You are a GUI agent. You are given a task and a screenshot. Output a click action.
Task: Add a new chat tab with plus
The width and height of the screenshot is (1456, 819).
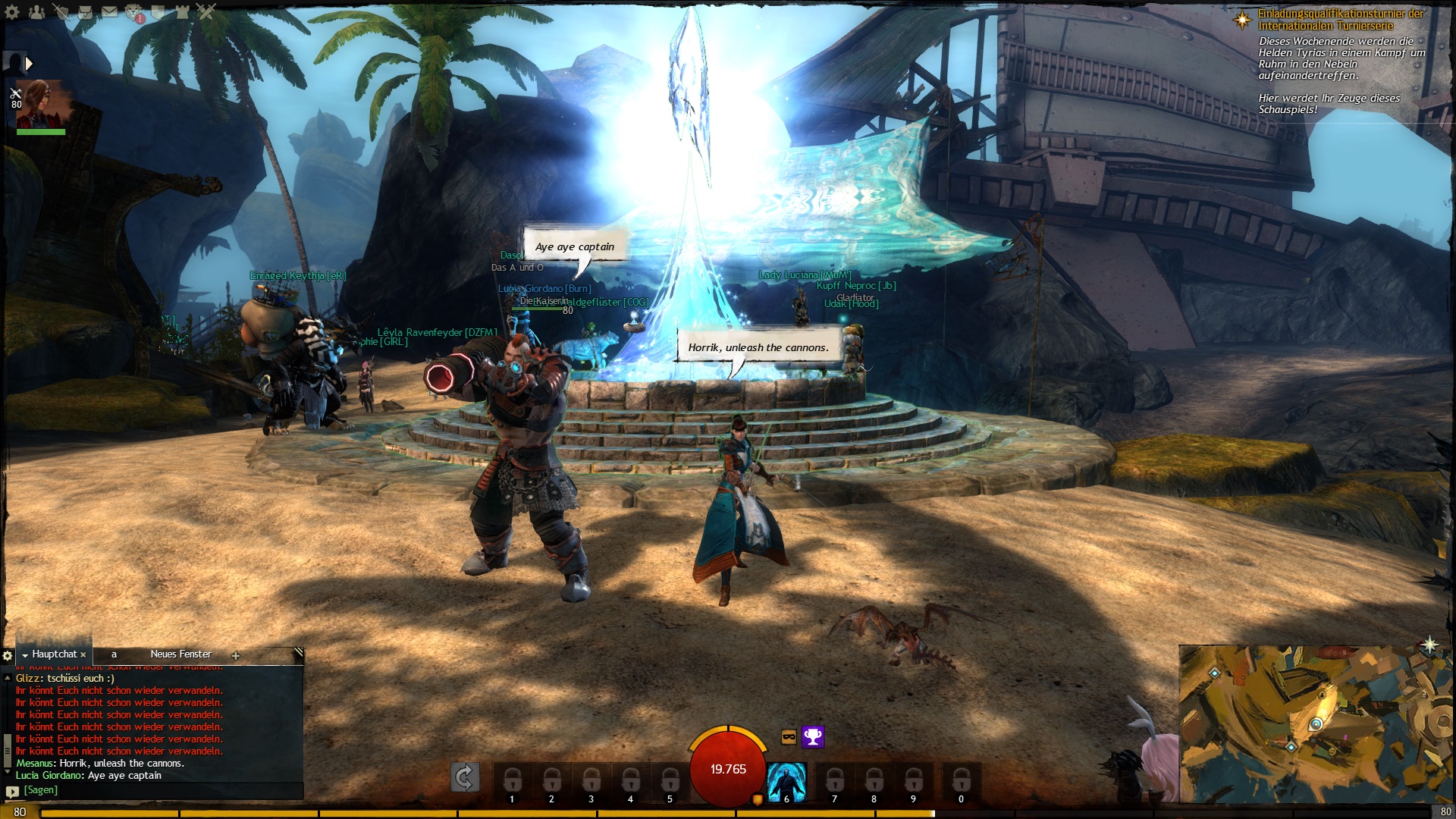pyautogui.click(x=236, y=656)
